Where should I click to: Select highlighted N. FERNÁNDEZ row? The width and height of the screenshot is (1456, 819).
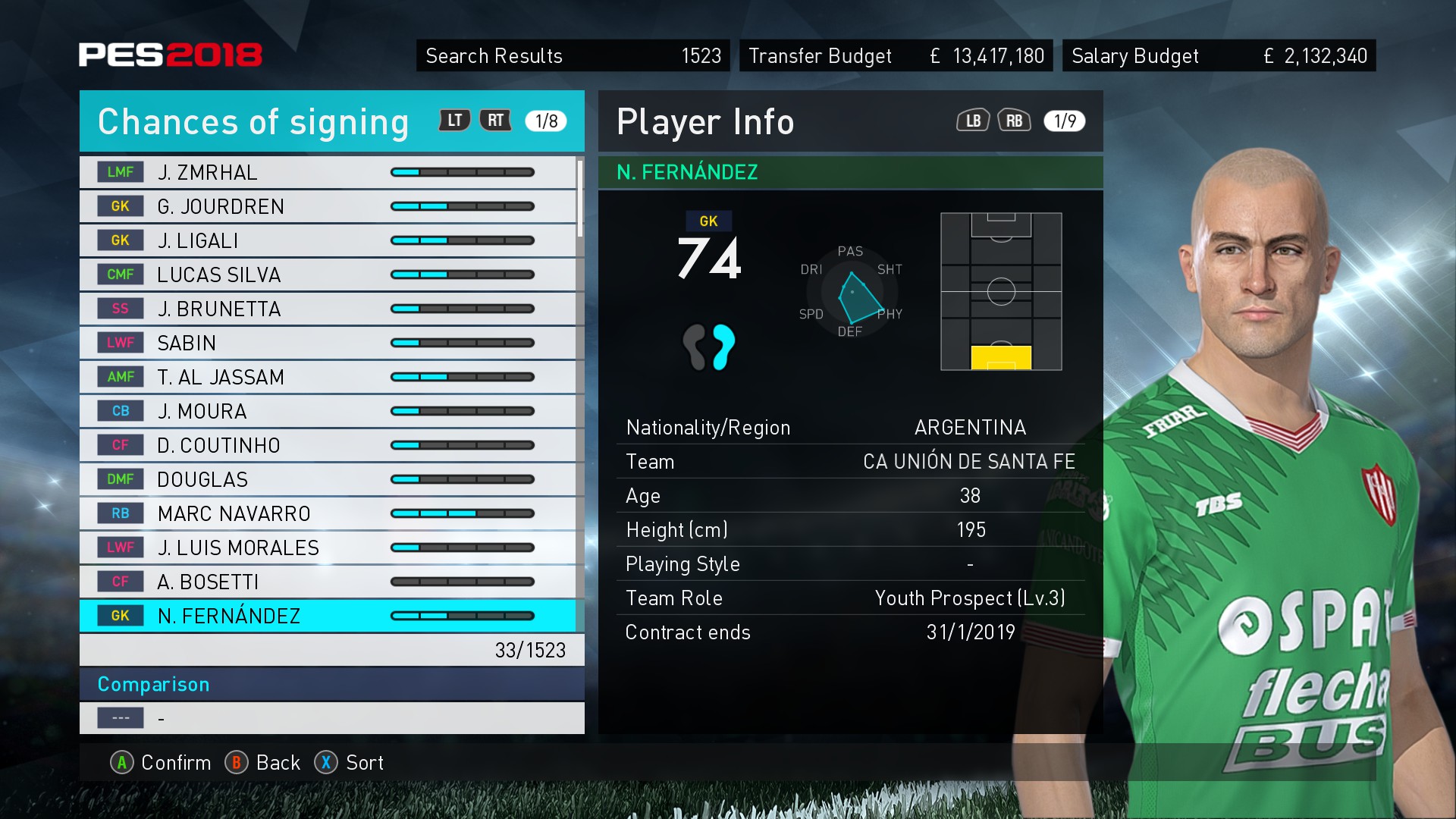click(328, 616)
